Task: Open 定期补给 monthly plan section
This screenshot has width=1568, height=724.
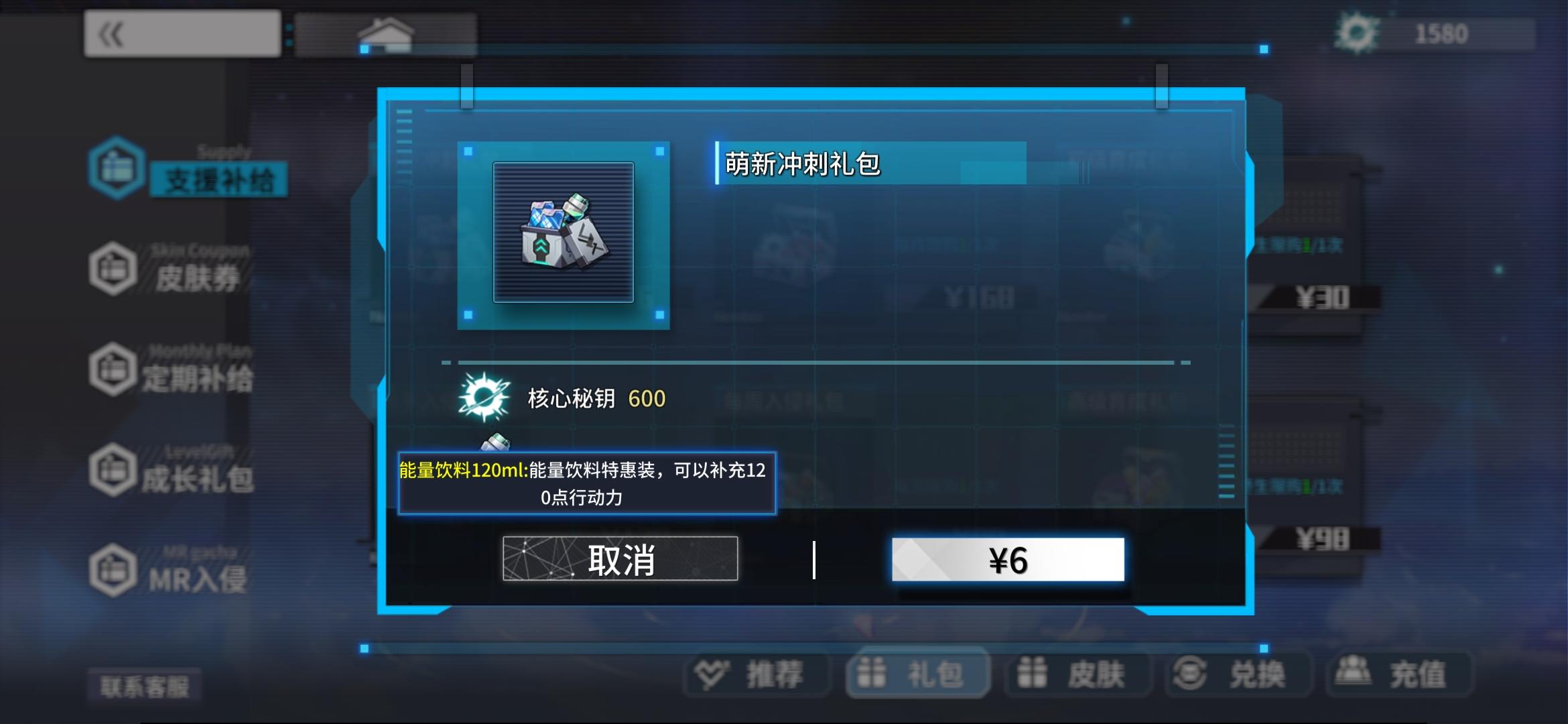Action: coord(115,369)
